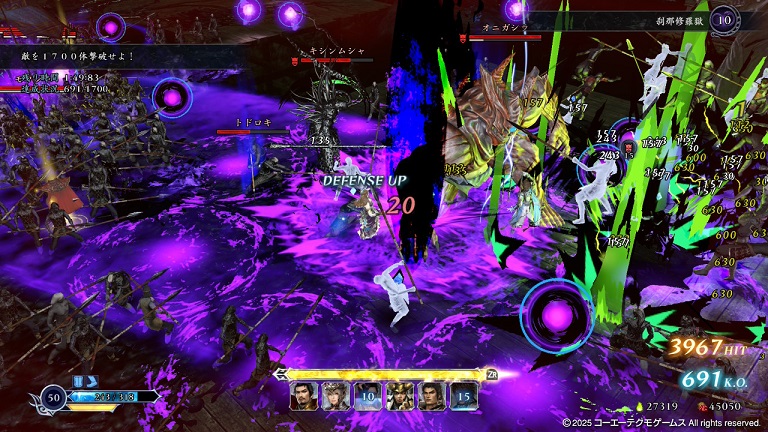Choose the silver-haired character portrait

pos(336,396)
